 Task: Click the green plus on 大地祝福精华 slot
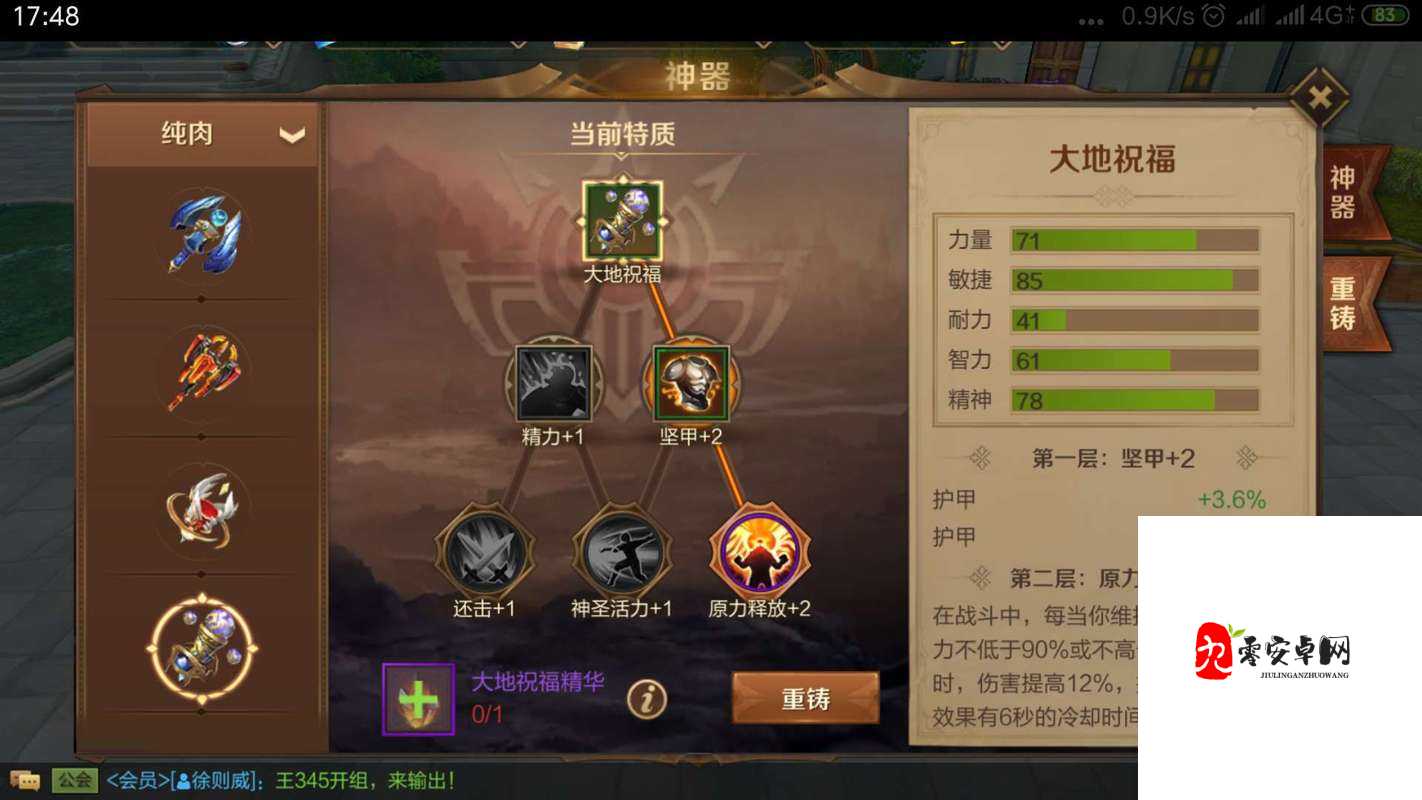[x=418, y=697]
